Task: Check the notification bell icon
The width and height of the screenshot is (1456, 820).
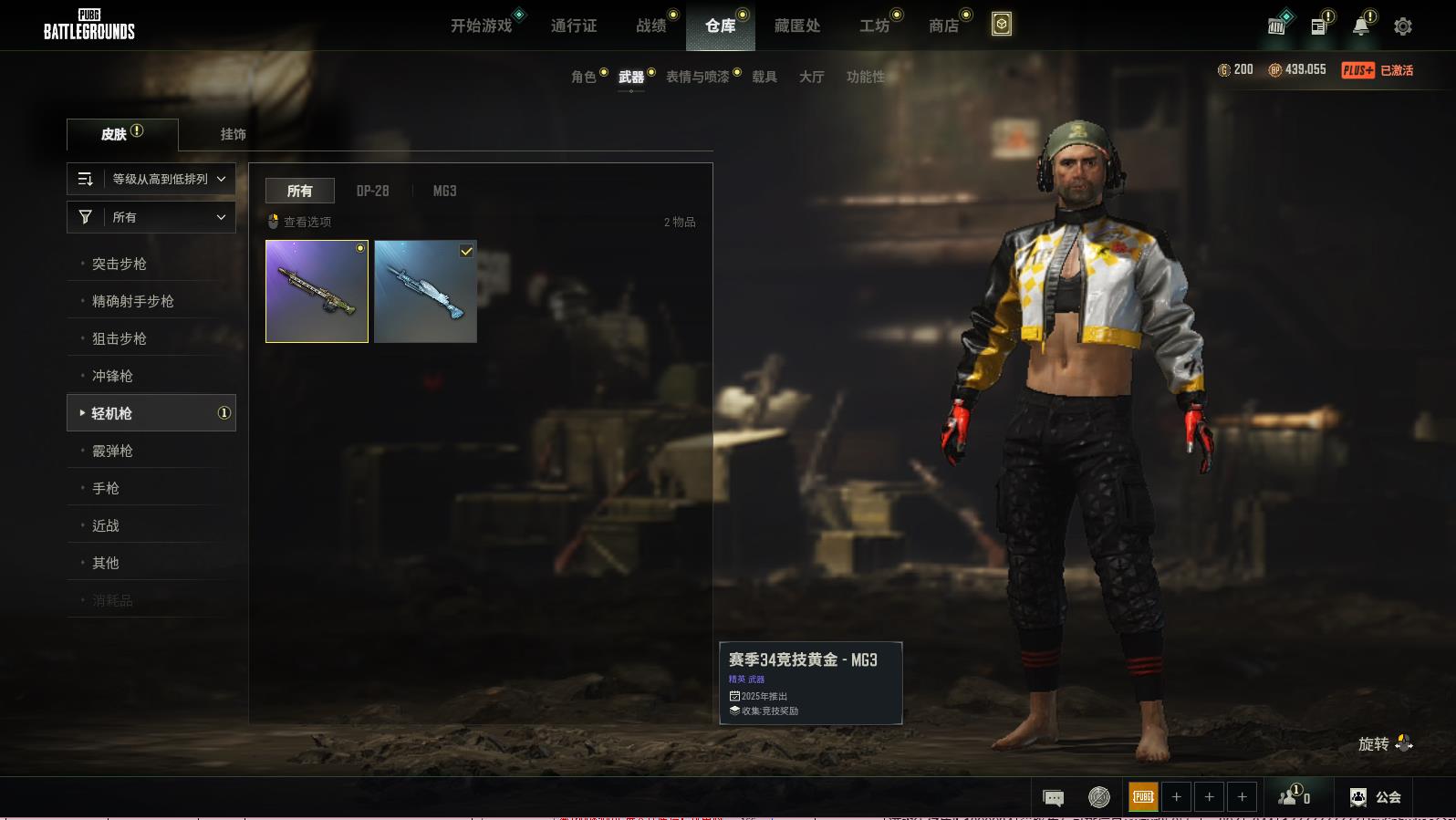Action: [1360, 26]
